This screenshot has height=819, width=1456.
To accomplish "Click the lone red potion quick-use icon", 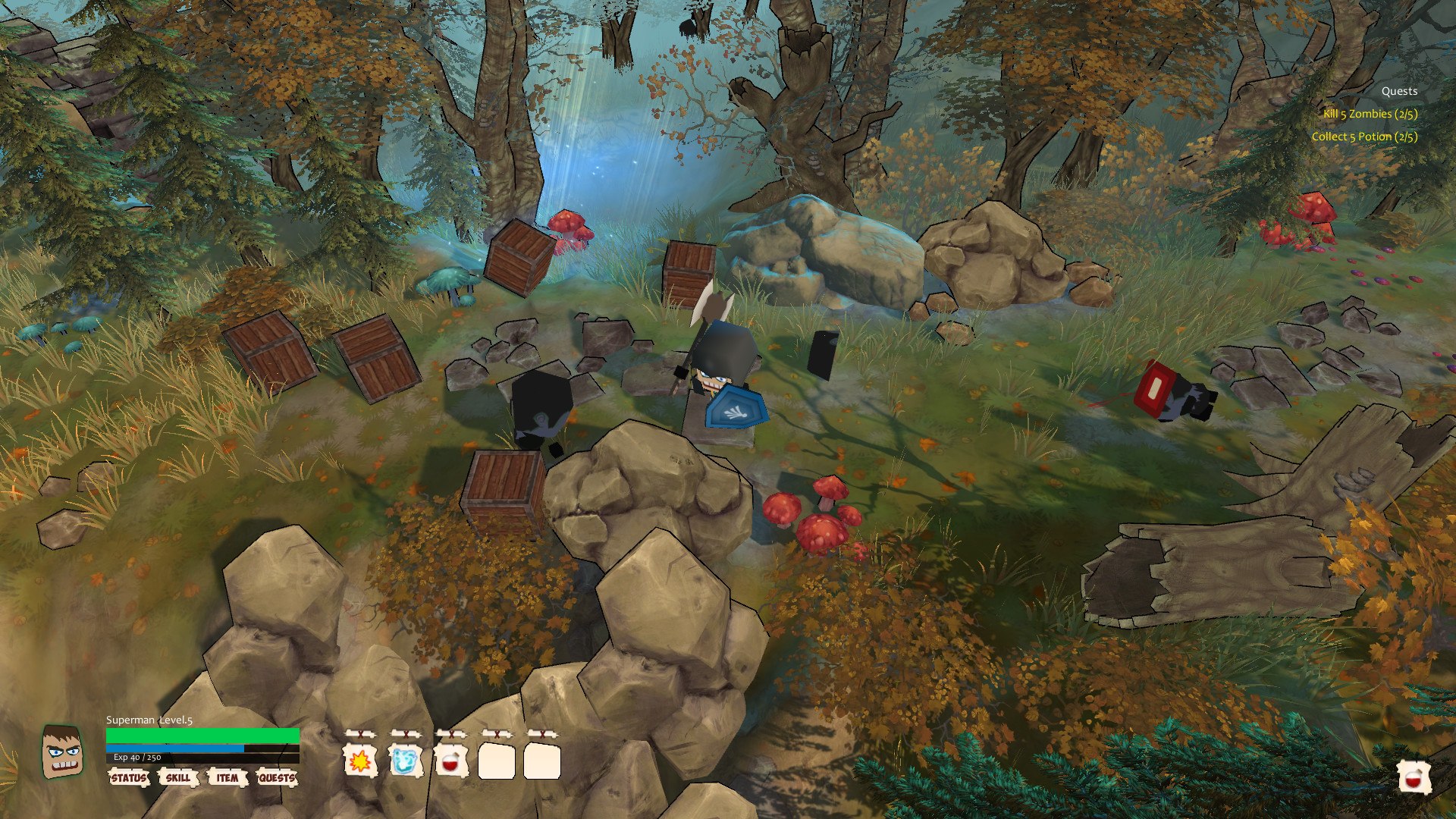I will point(1414,778).
